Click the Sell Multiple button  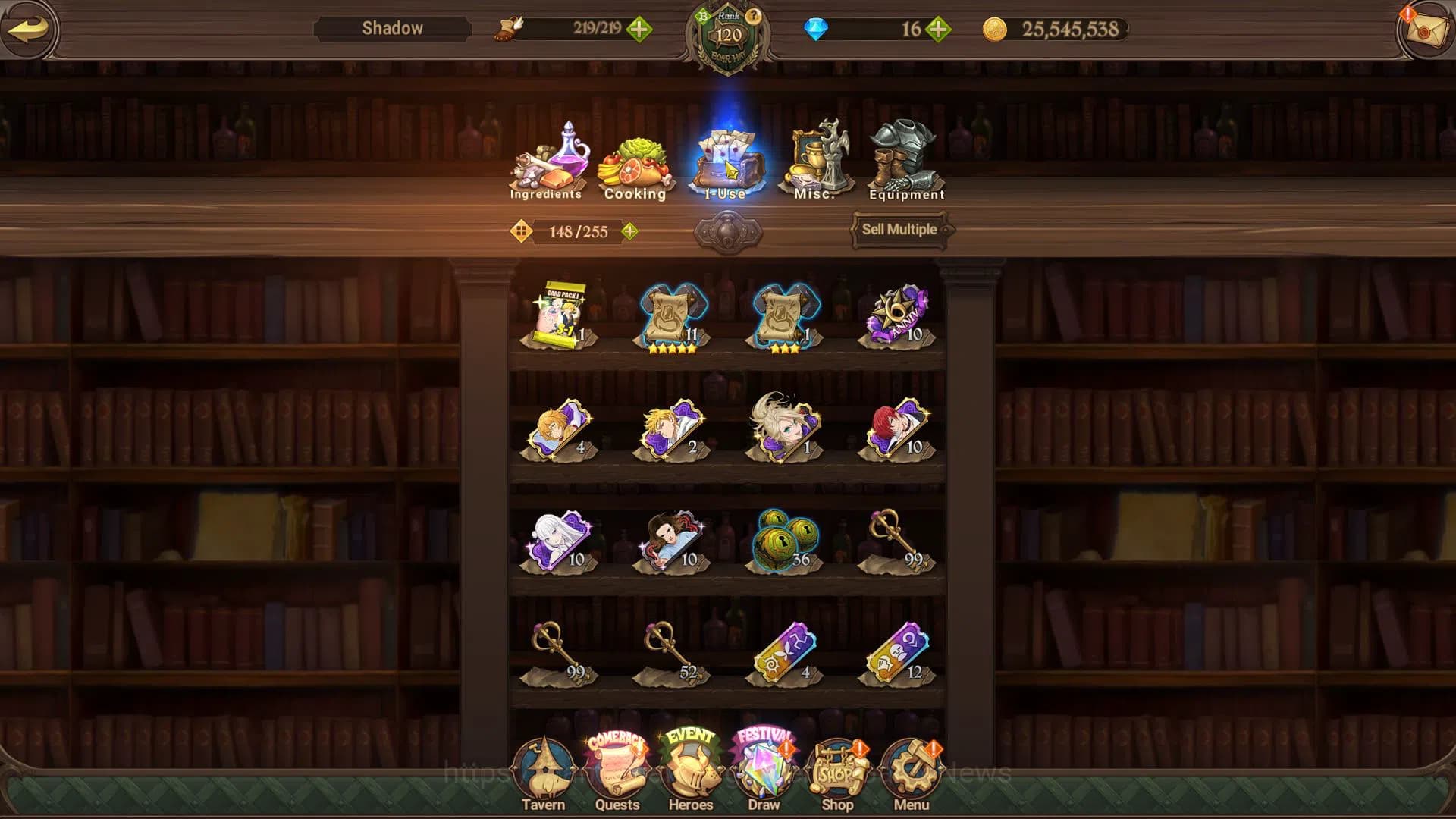click(899, 229)
